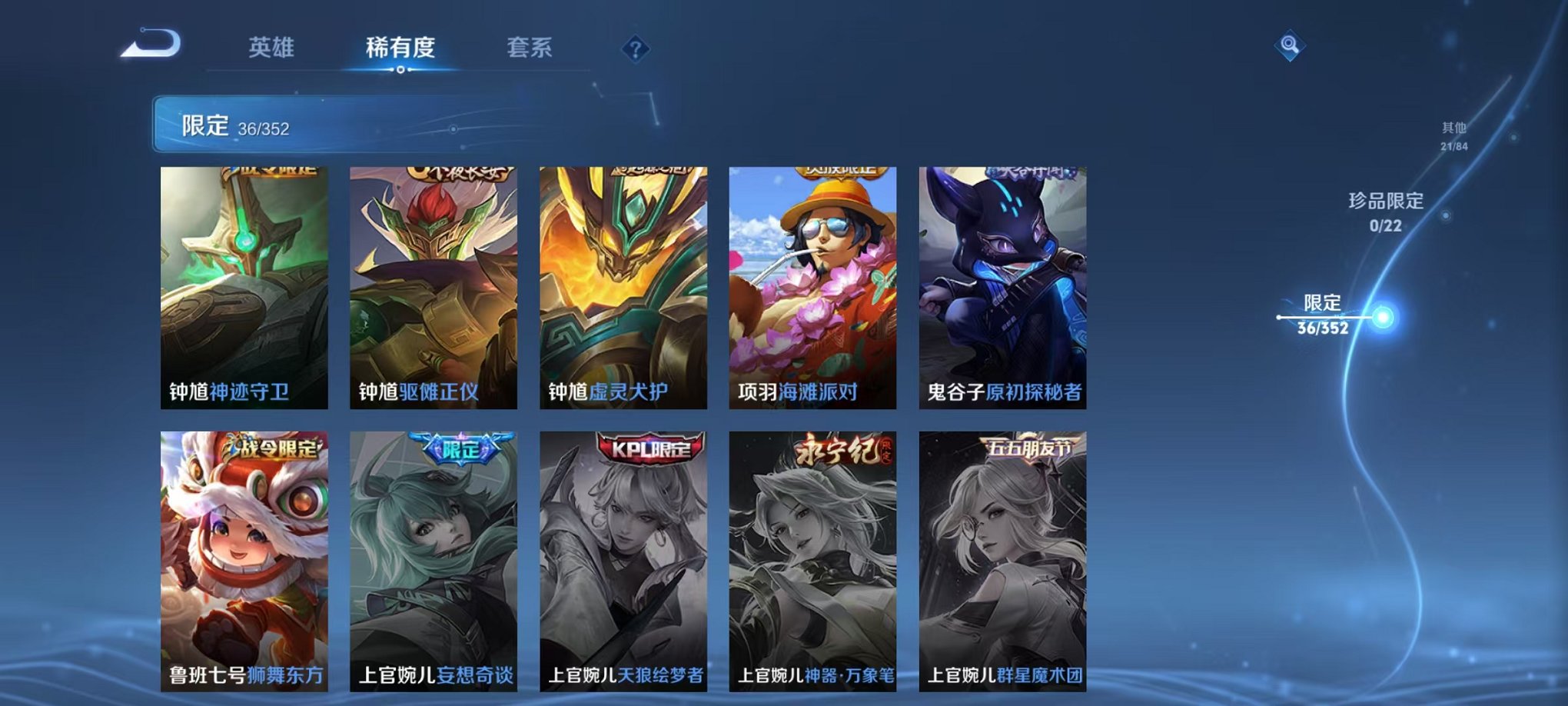This screenshot has height=706, width=1568.
Task: Open the diamond-shaped help question mark icon
Action: point(635,51)
